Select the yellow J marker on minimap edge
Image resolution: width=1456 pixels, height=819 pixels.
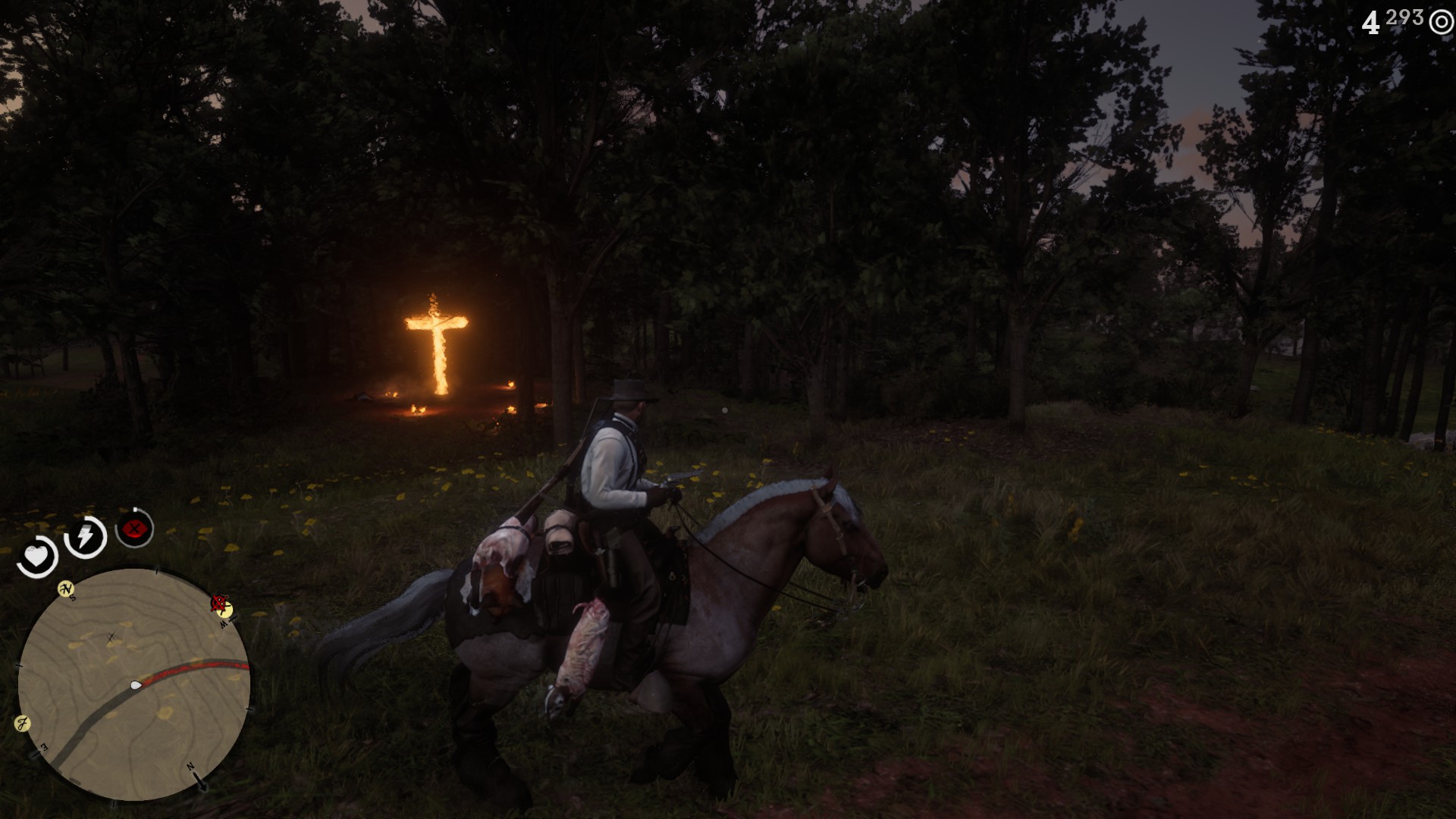[22, 723]
